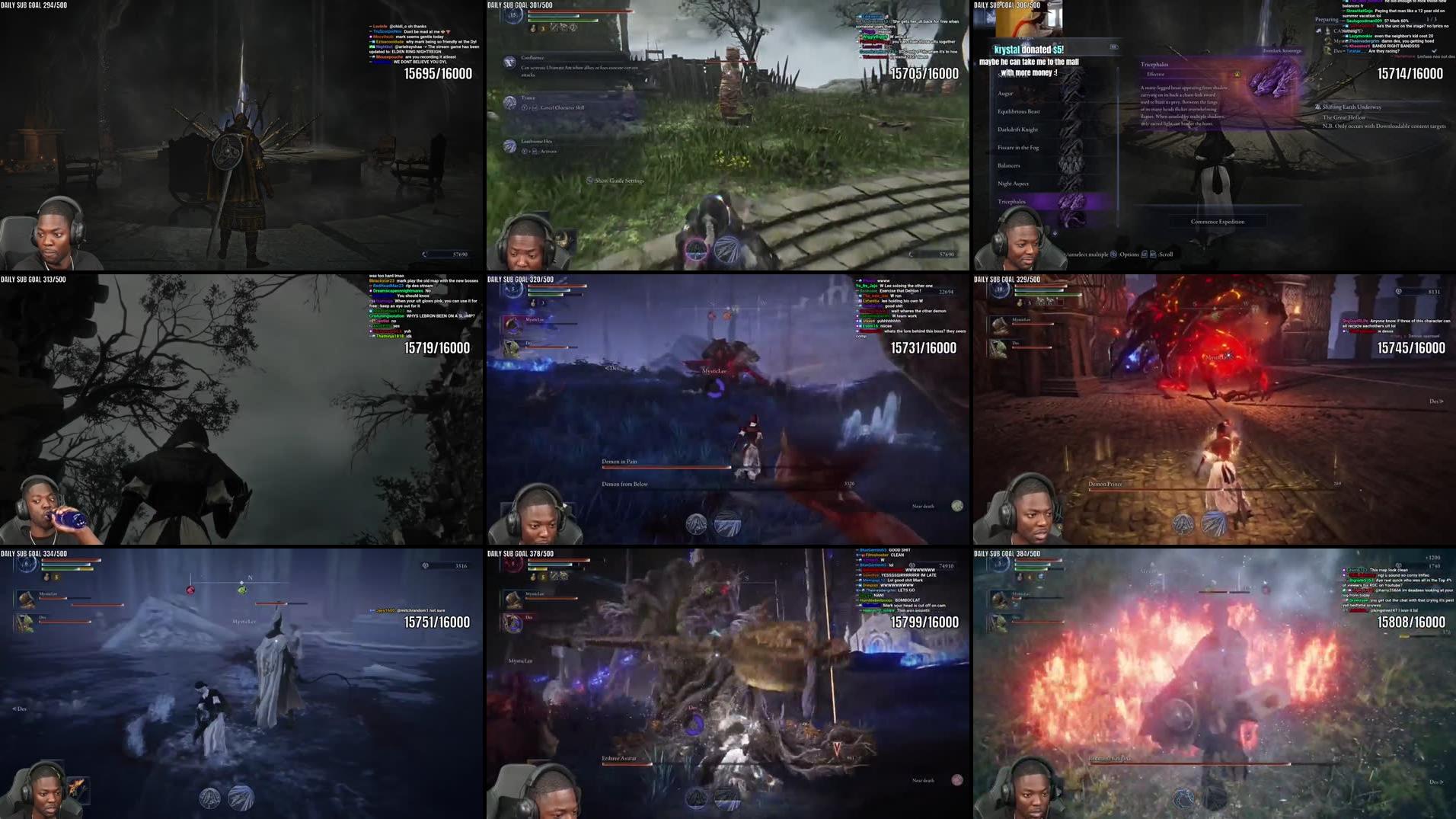This screenshot has width=1456, height=819.
Task: Choose Night Aspect in the effigy menu
Action: (1013, 184)
